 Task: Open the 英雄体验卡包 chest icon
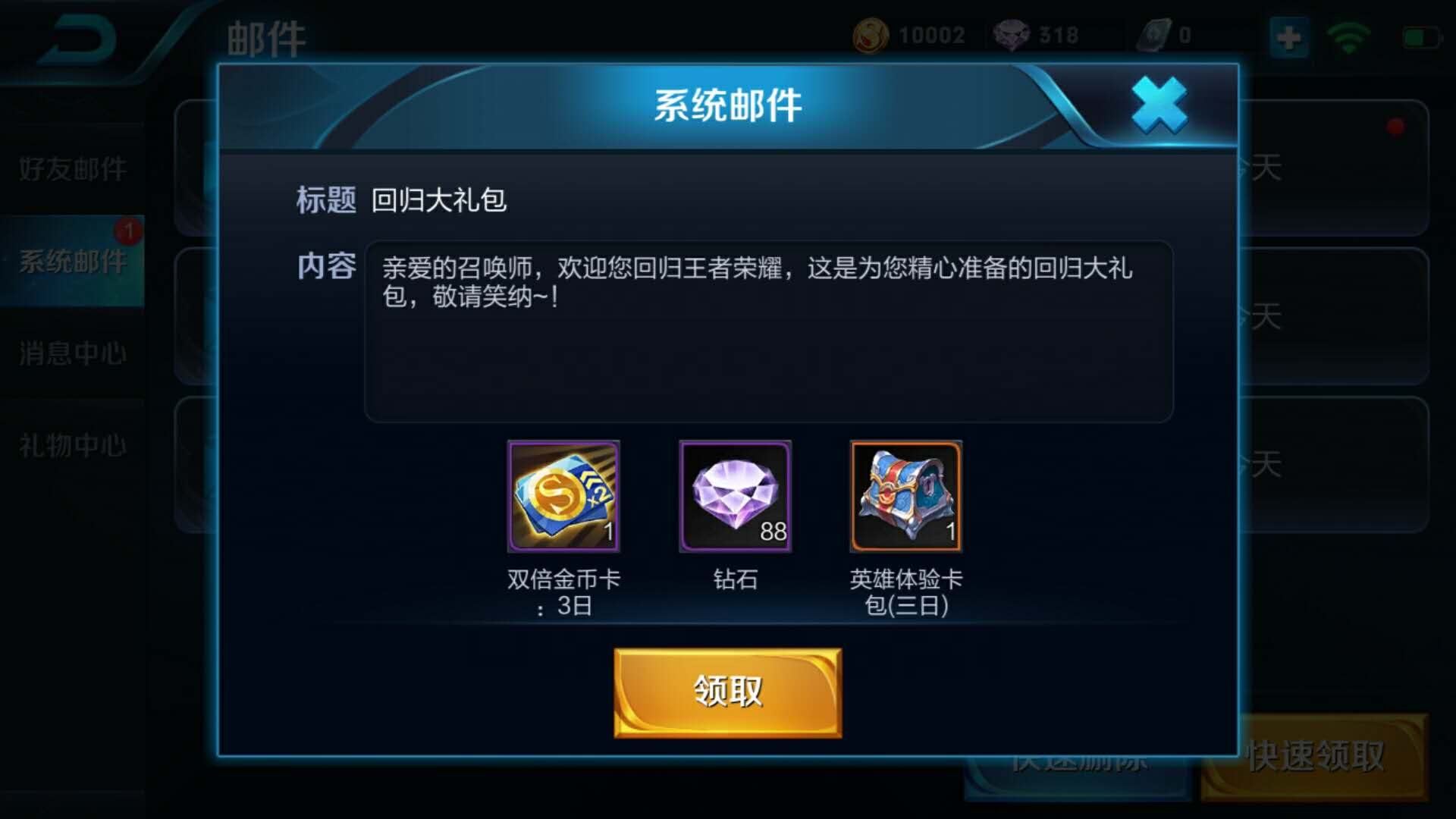coord(905,496)
